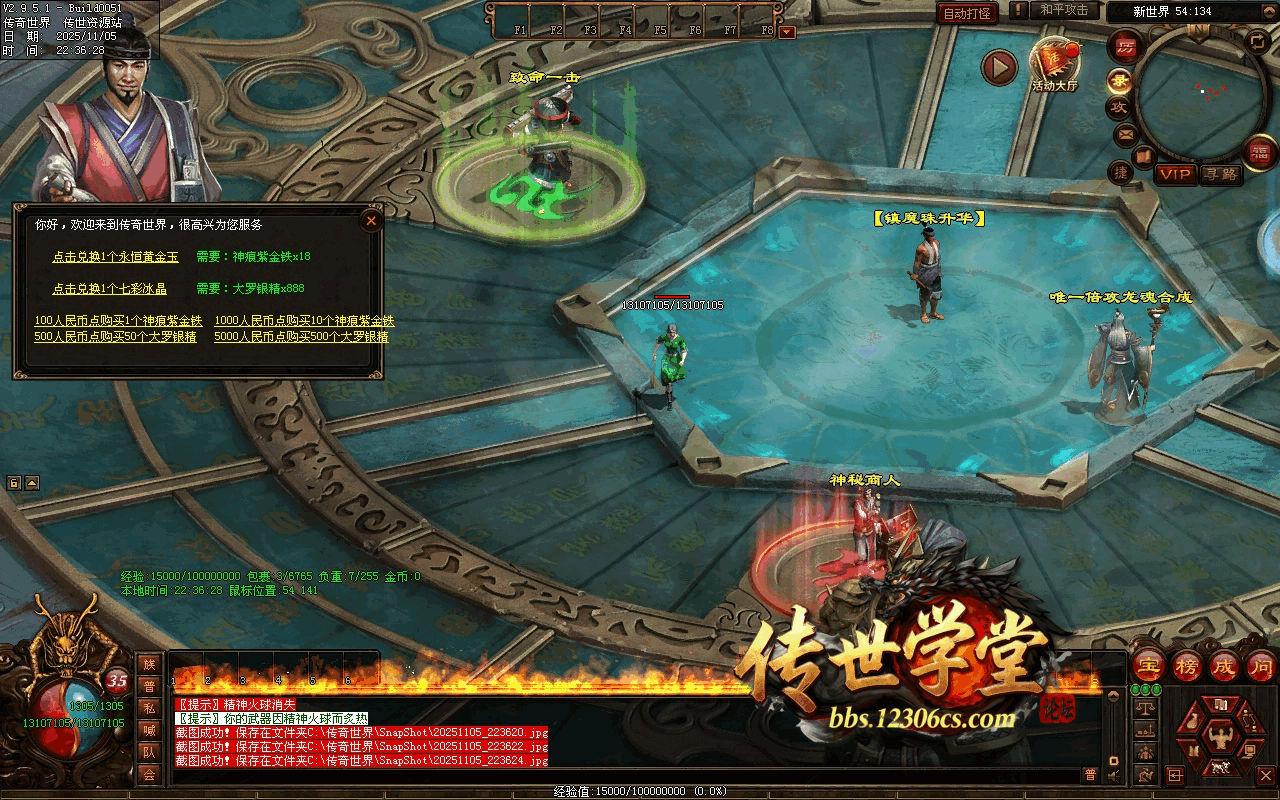Close the NPC exchange dialog
This screenshot has height=800, width=1280.
point(371,220)
